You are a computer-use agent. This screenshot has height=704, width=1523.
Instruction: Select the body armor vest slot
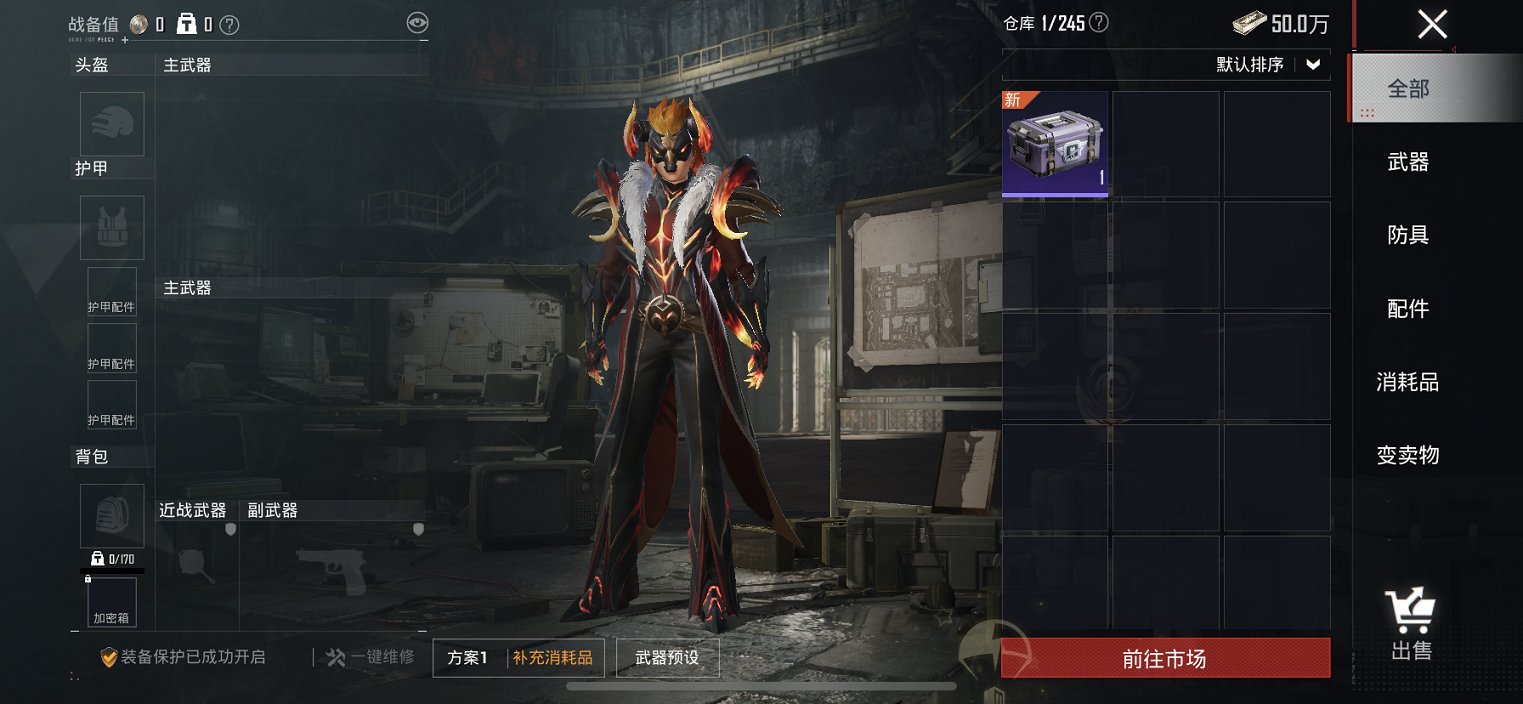coord(112,228)
